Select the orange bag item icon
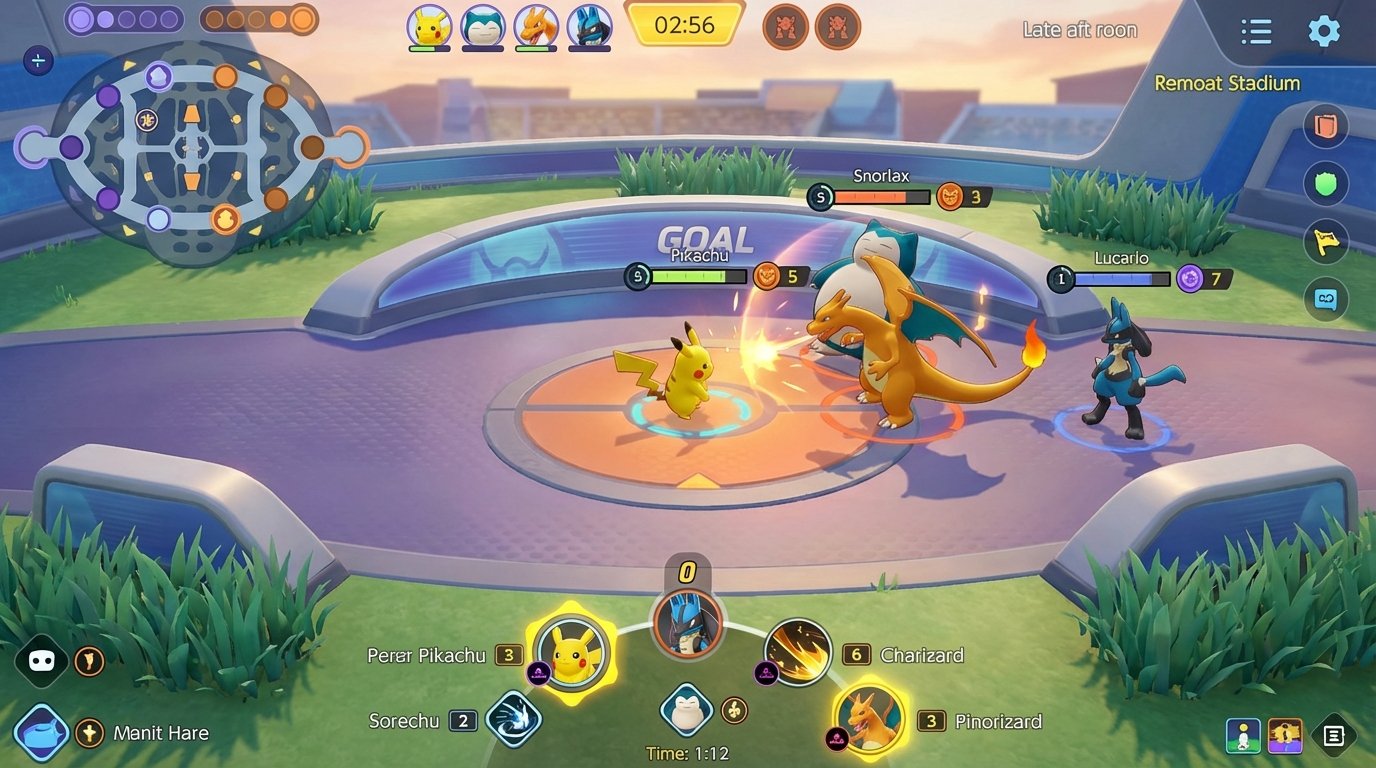1376x768 pixels. (x=1326, y=126)
